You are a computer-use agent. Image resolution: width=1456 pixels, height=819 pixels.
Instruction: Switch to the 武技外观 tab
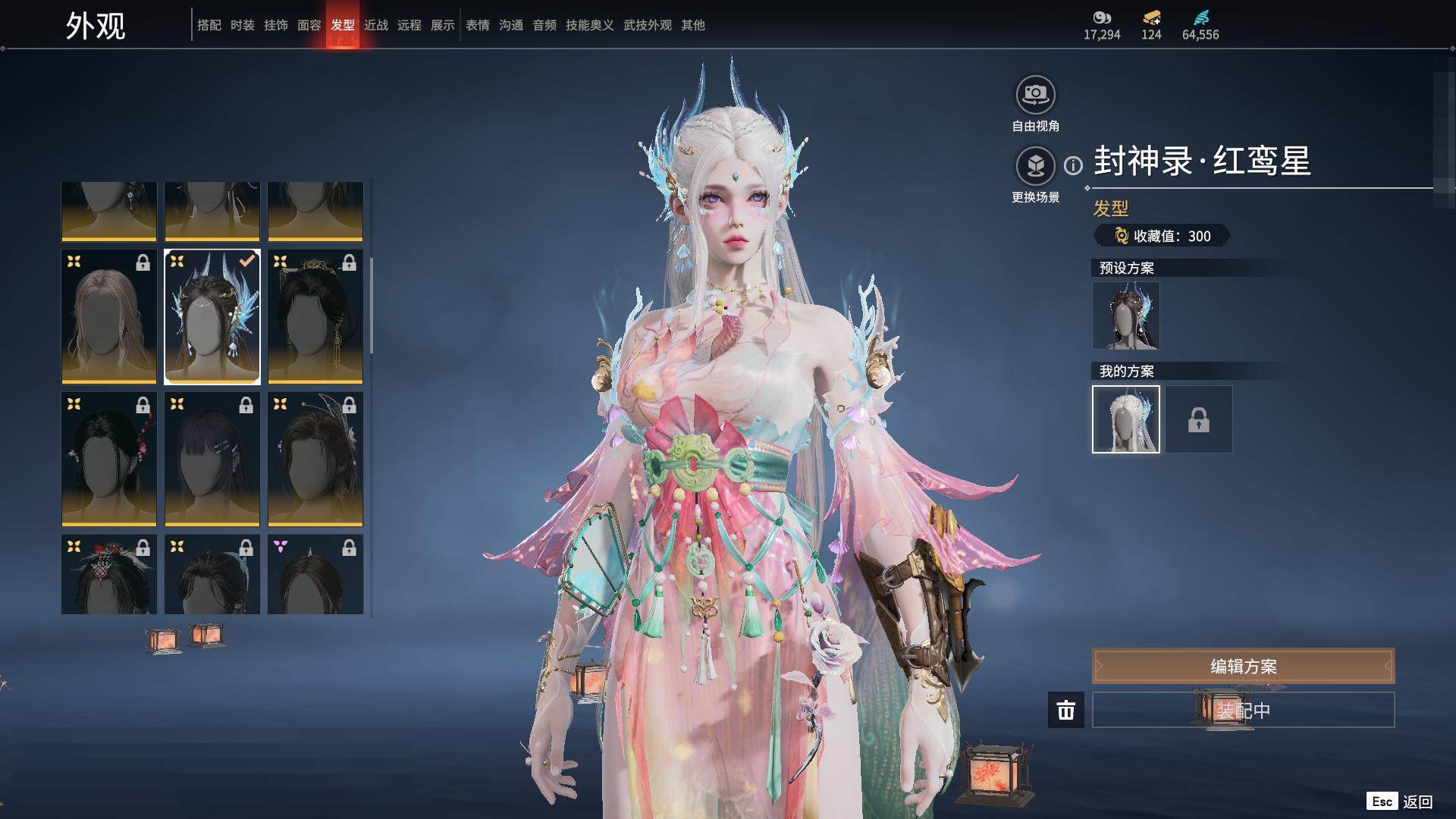[x=648, y=25]
